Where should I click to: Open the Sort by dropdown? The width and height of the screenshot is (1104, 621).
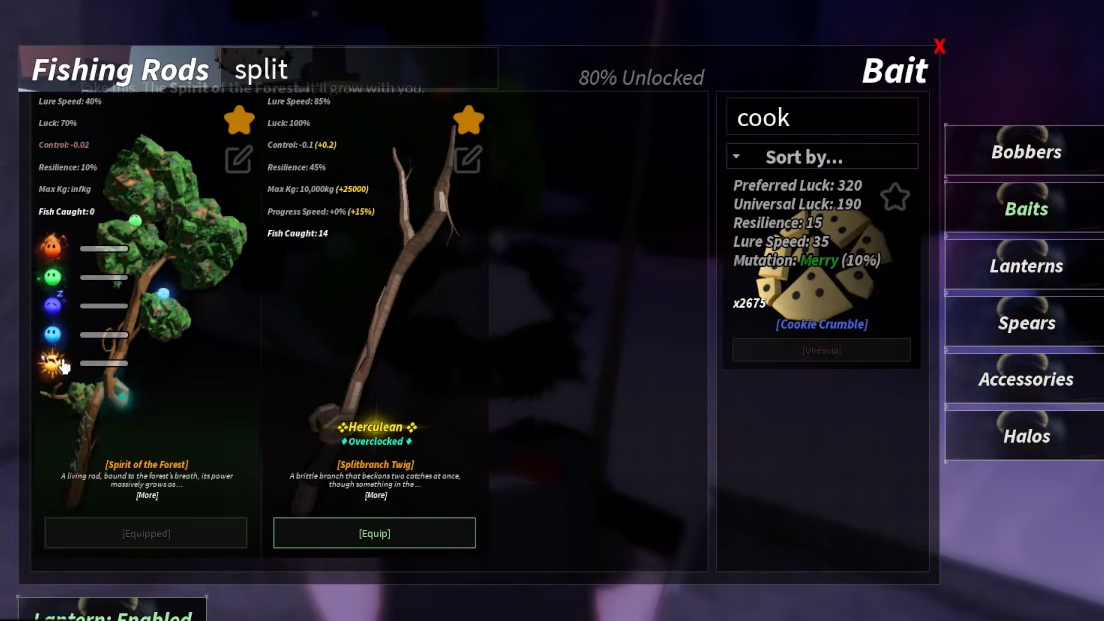tap(821, 157)
